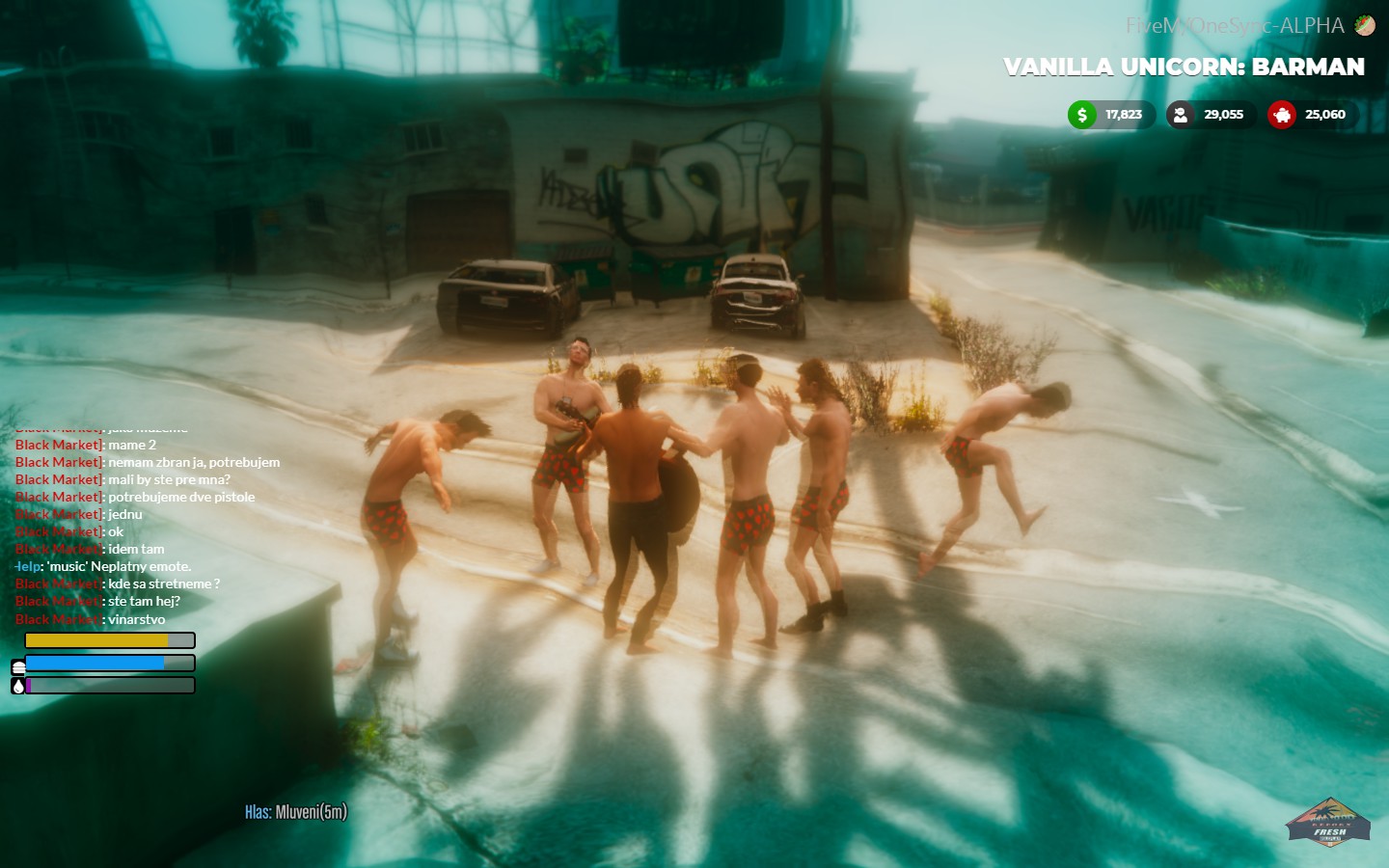Click the green dollar cash icon

point(1082,115)
